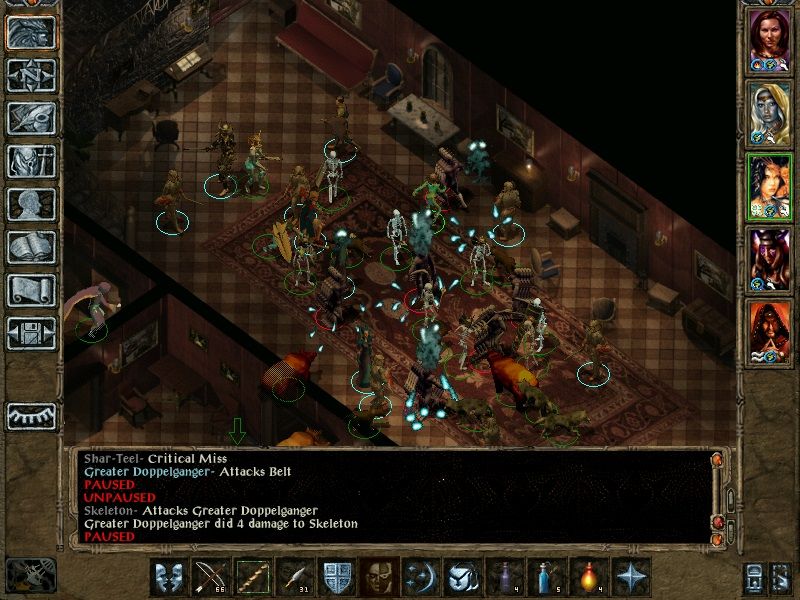Pick the red-hooded mage portrait
800x600 pixels.
pyautogui.click(x=769, y=331)
